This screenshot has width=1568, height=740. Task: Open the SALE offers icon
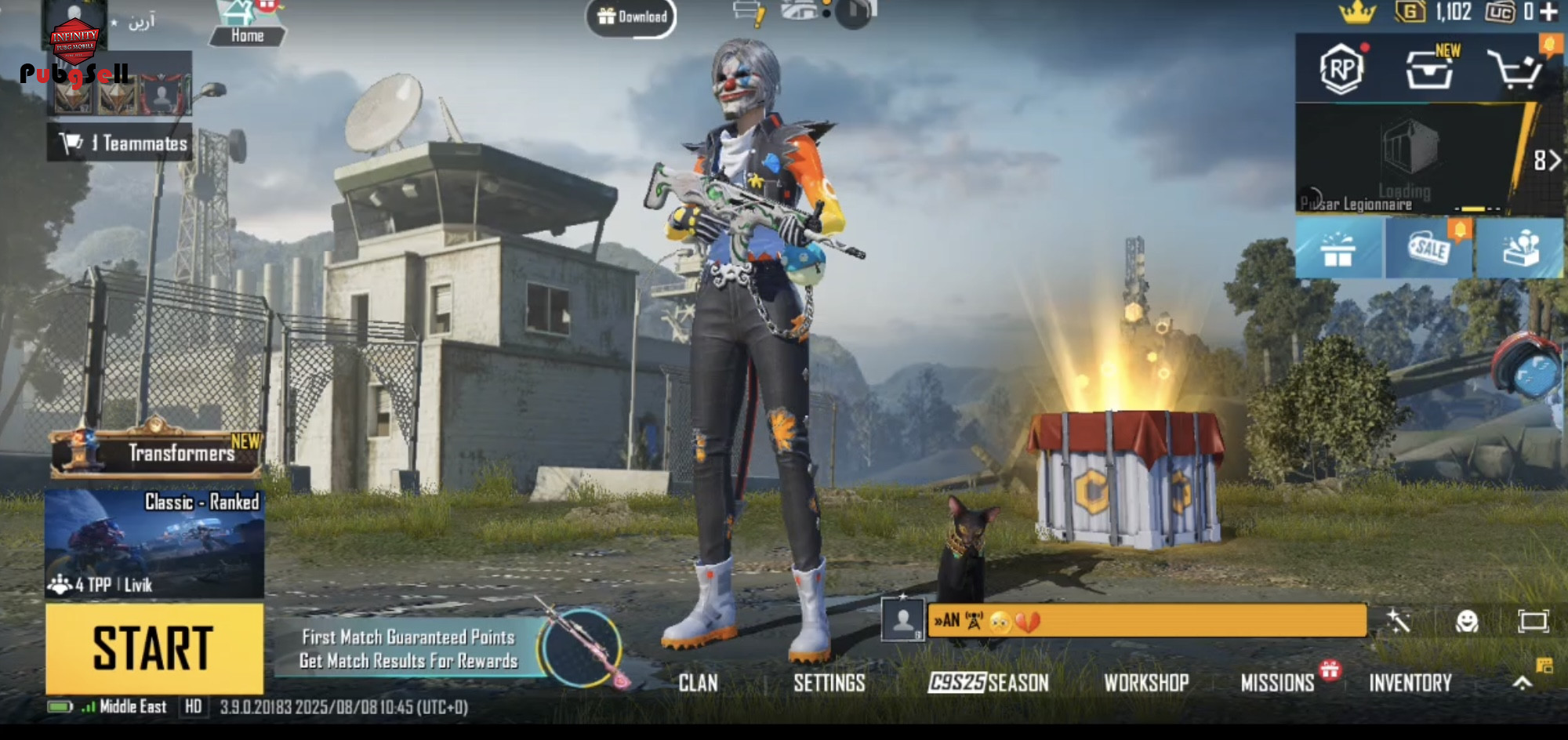click(x=1429, y=248)
